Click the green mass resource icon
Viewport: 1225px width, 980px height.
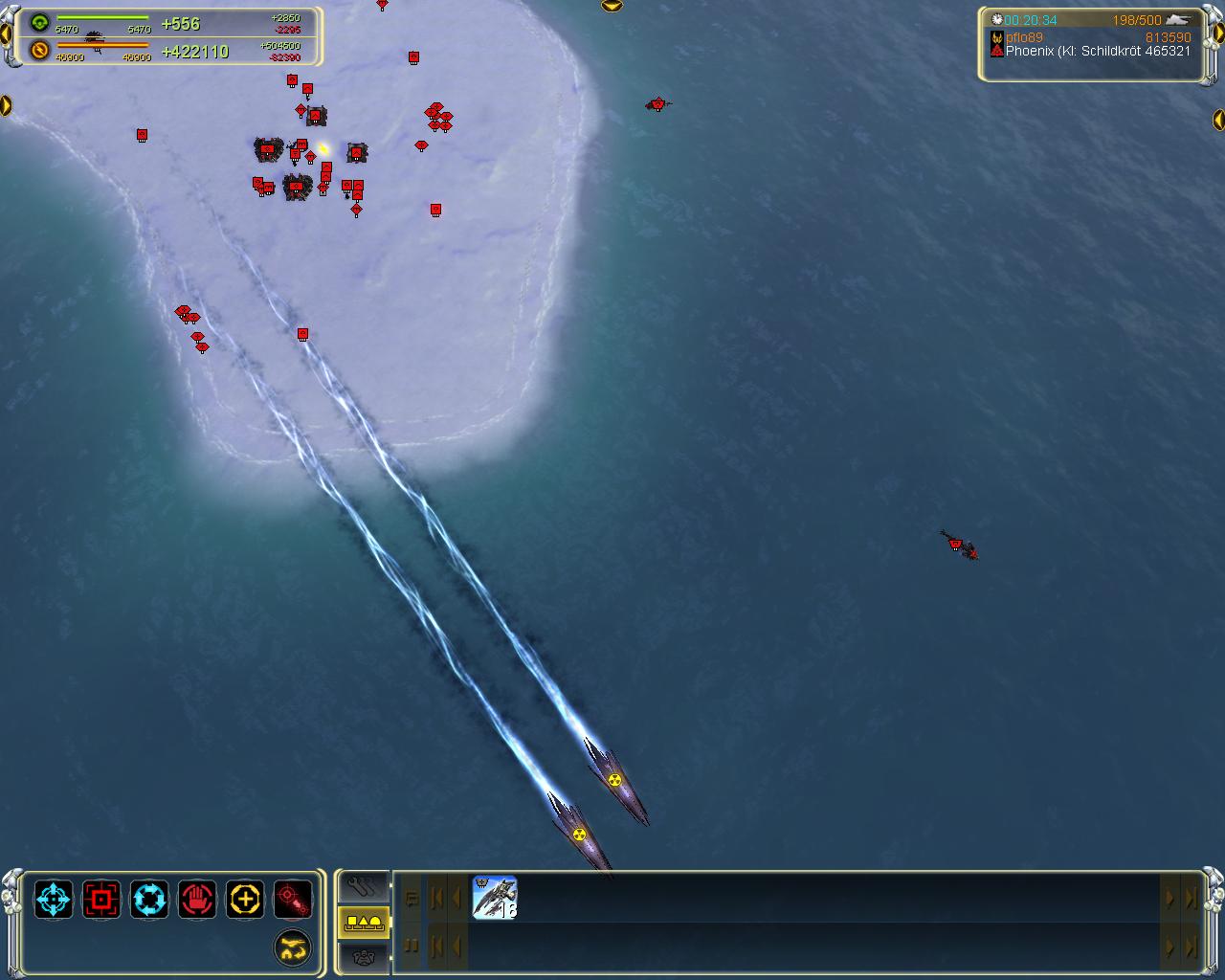(x=39, y=23)
